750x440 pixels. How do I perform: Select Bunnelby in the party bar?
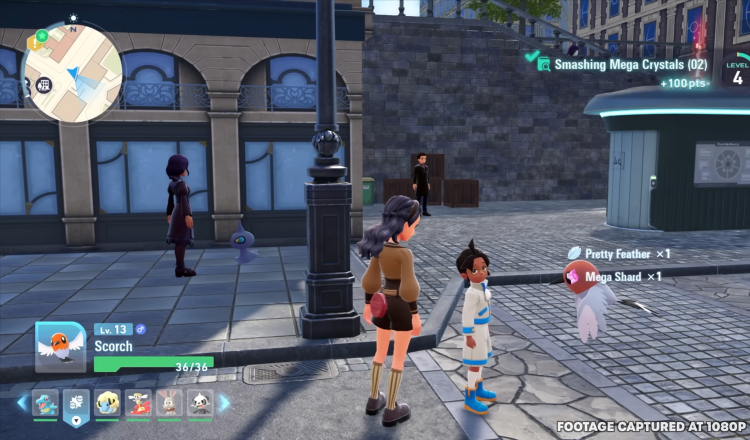(169, 404)
